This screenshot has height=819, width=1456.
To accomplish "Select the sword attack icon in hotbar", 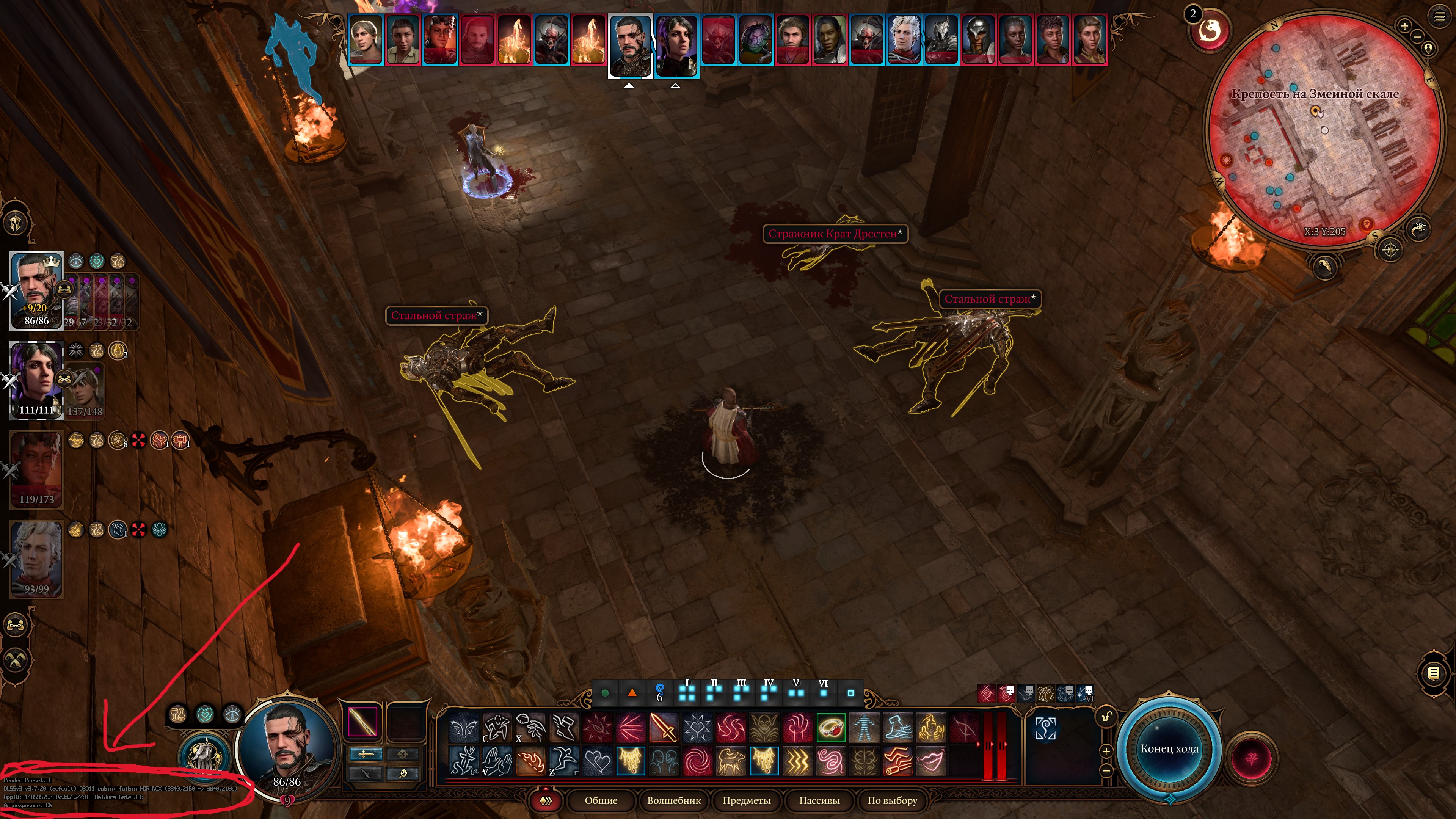I will pos(664,728).
